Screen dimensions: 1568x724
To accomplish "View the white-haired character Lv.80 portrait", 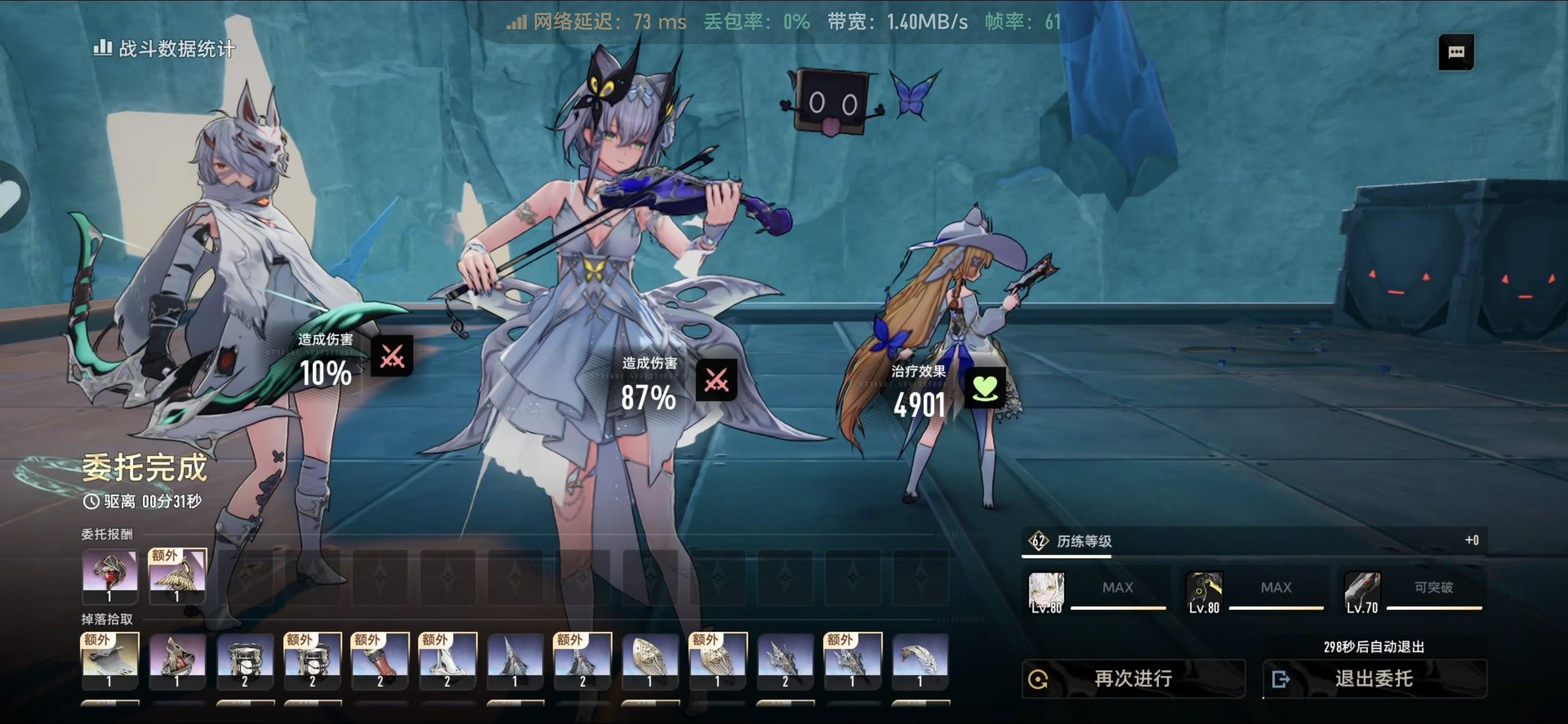I will tap(1046, 591).
